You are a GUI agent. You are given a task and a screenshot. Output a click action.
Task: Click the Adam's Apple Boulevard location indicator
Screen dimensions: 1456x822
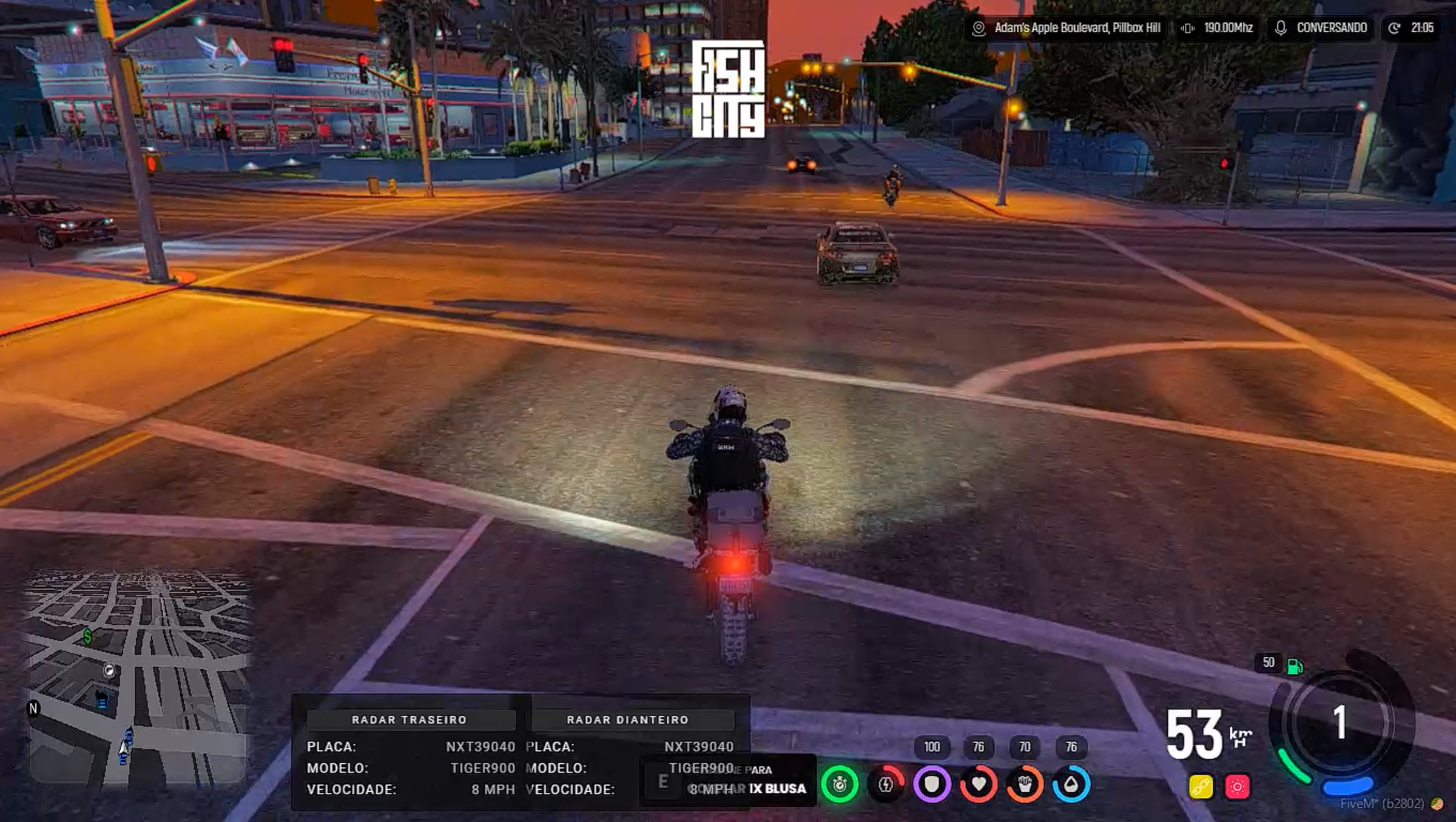pos(1067,28)
